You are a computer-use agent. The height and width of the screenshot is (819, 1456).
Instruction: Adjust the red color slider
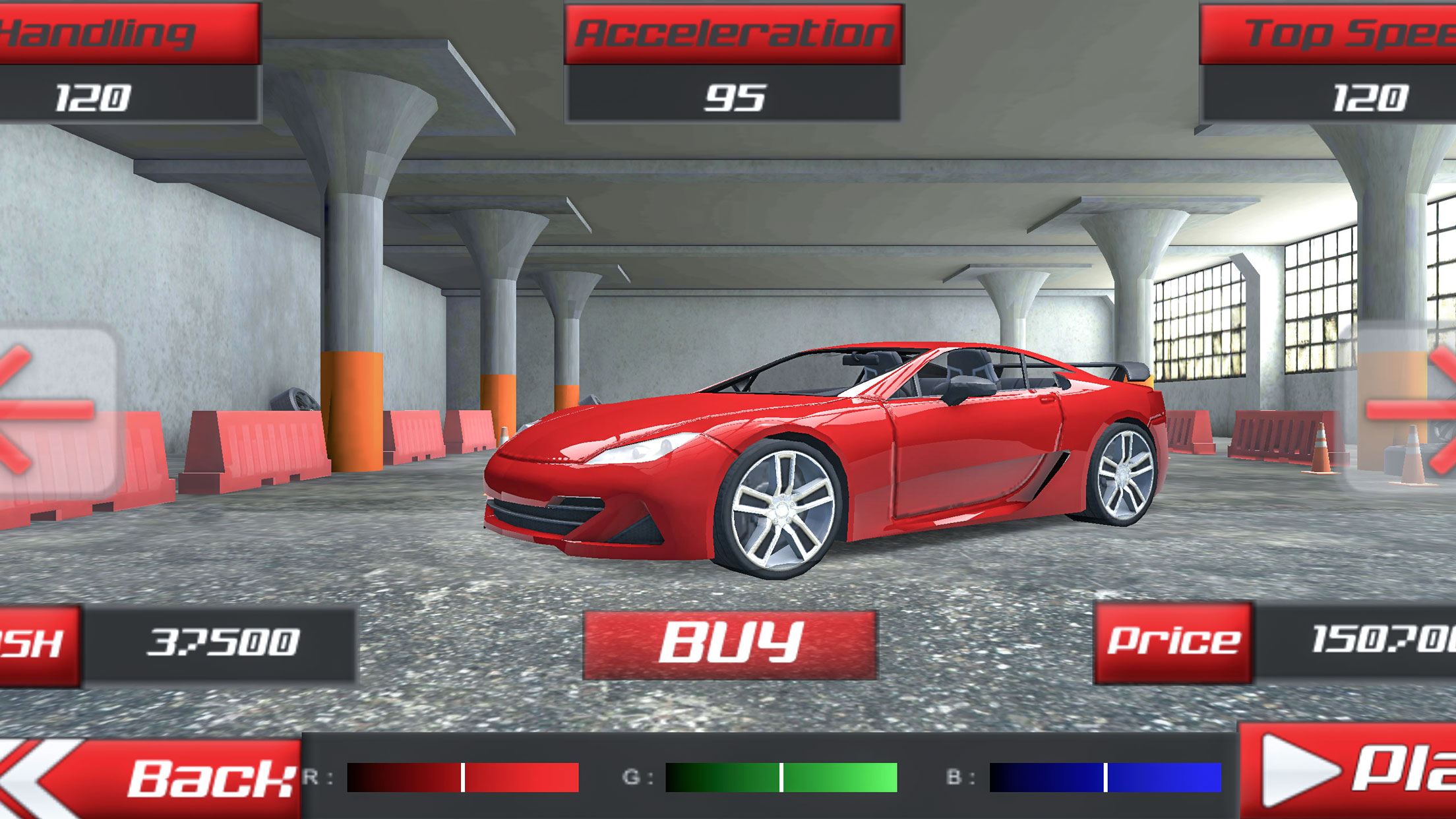(x=463, y=777)
